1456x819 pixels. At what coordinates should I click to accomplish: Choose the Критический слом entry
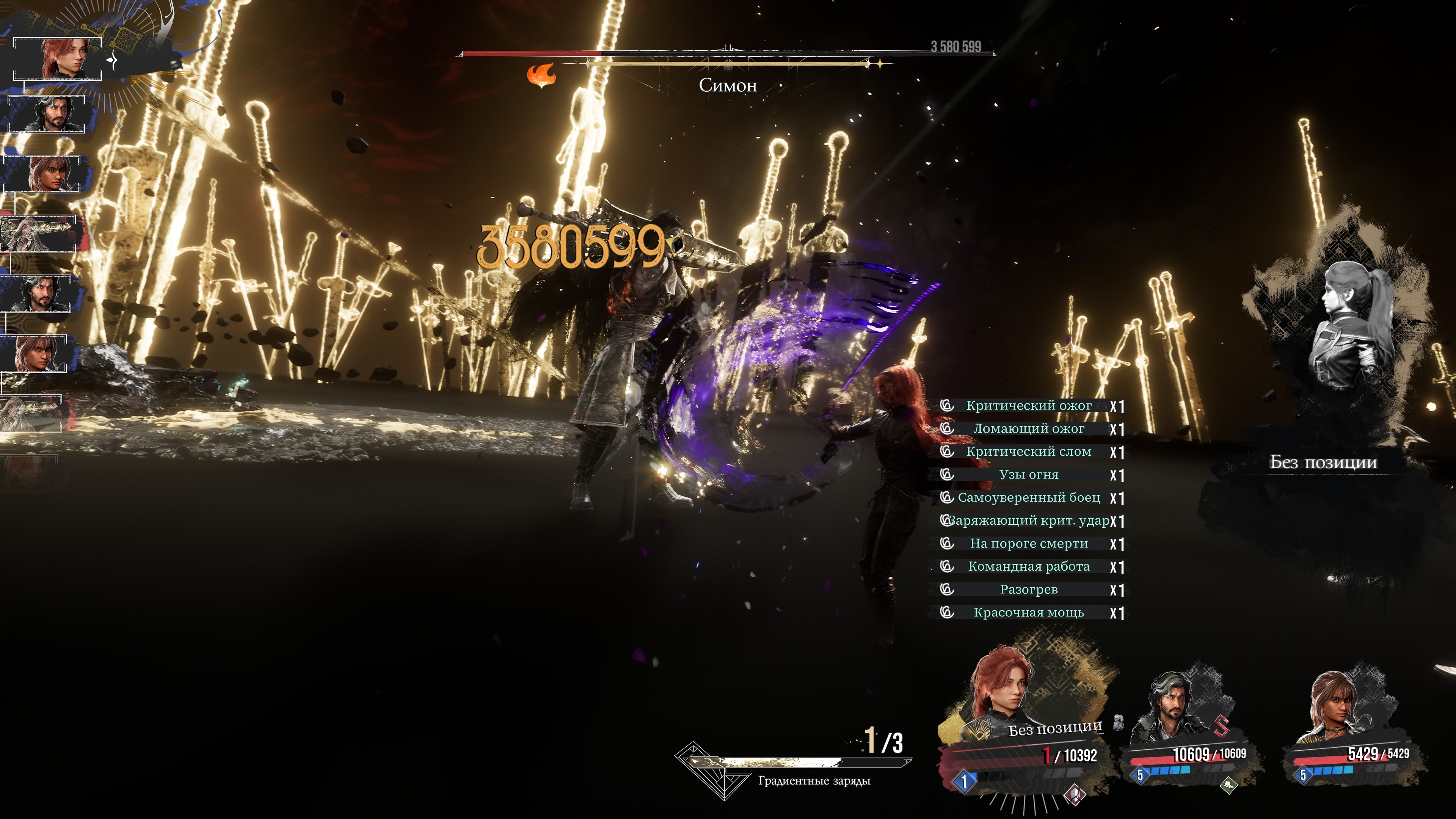click(1028, 452)
